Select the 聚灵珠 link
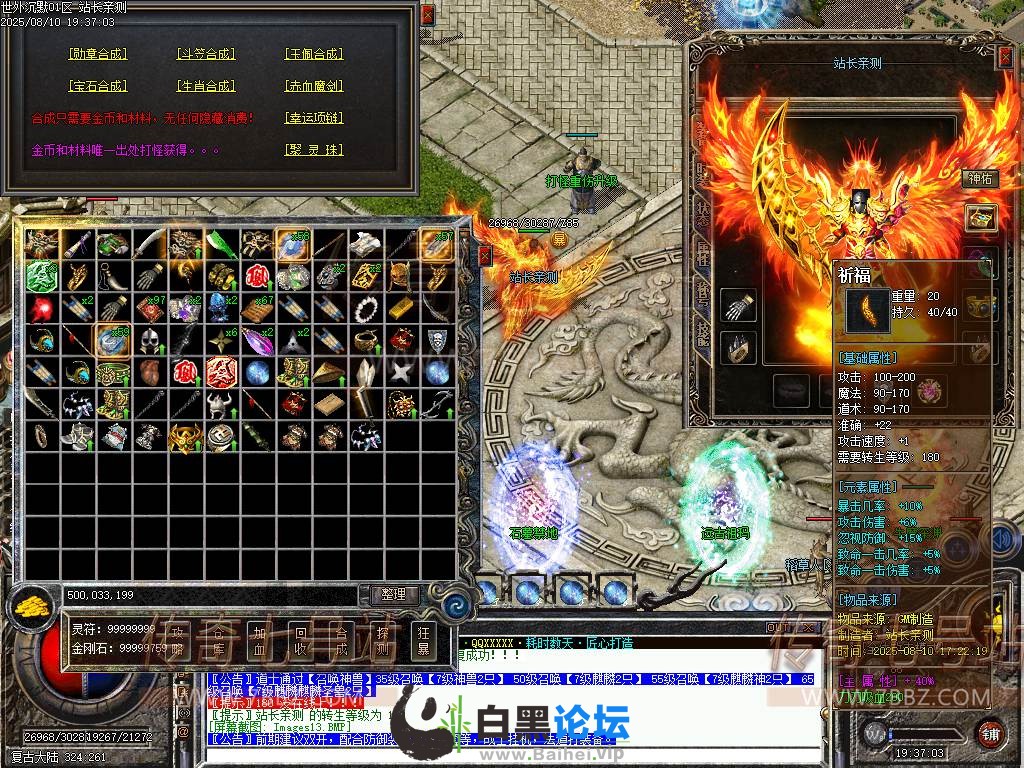This screenshot has width=1024, height=768. [313, 150]
